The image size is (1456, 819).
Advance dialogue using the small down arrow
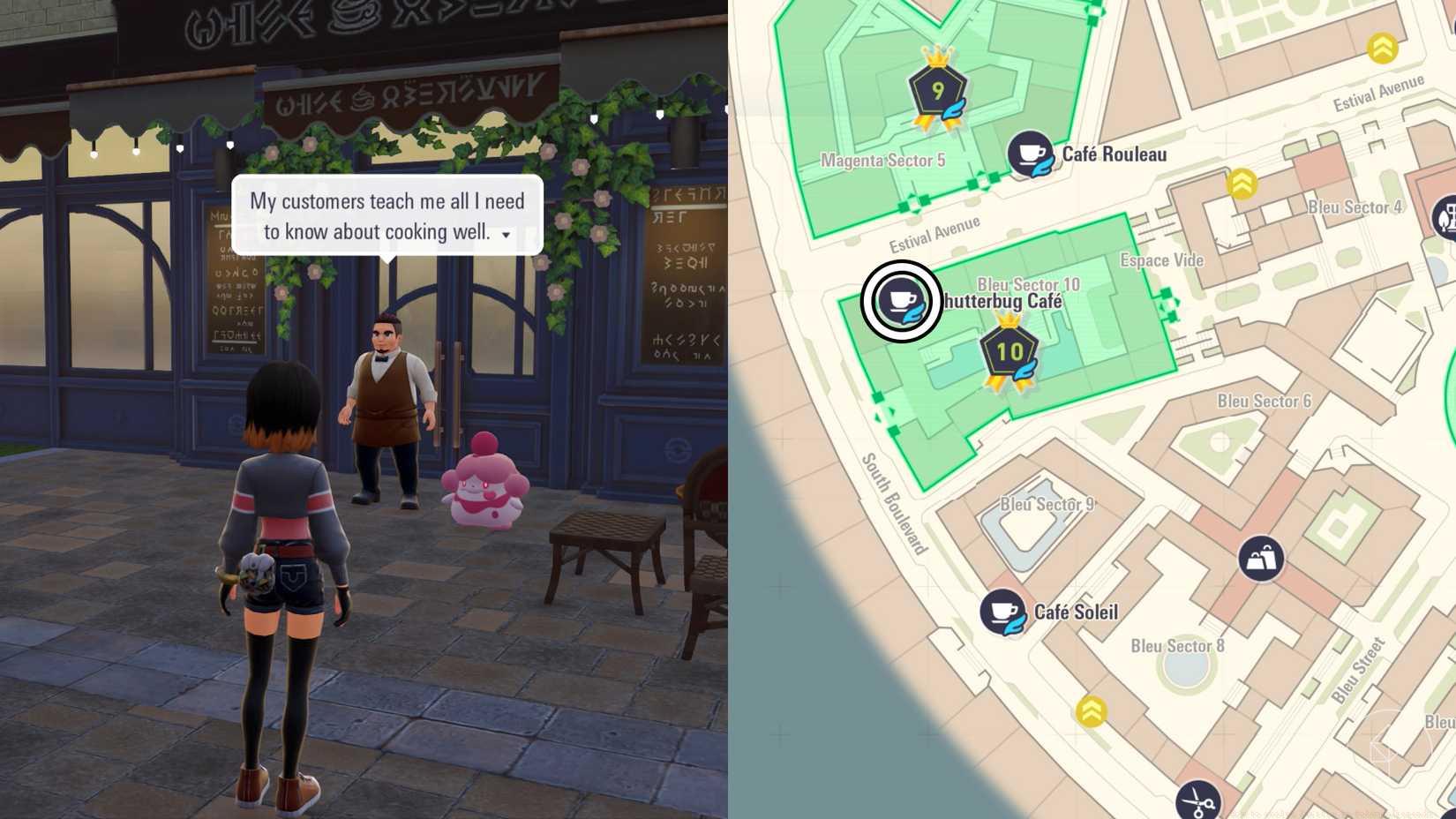504,237
